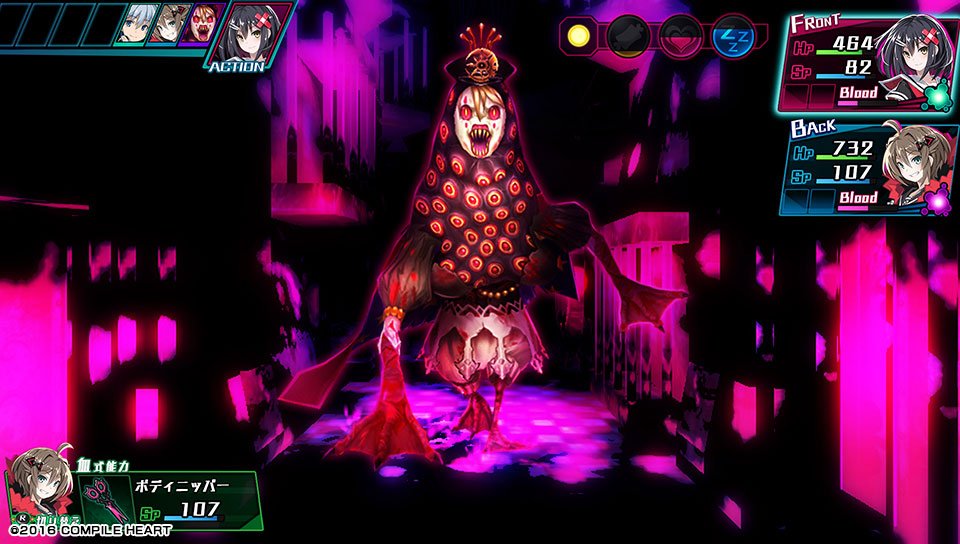Screen dimensions: 960x544
Task: Click the purple splat icon on BACK panel
Action: tap(937, 201)
